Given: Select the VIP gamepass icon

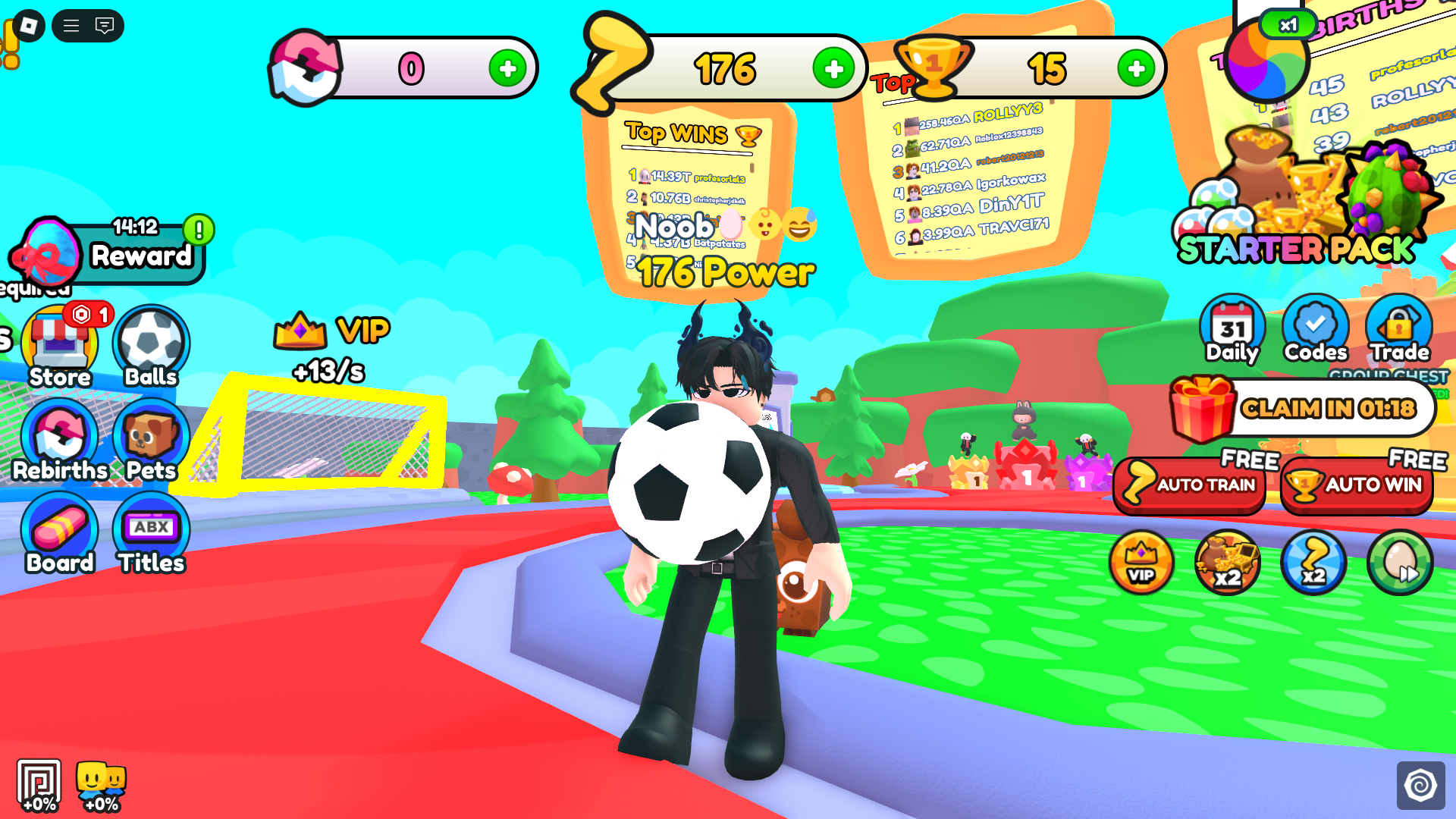Looking at the screenshot, I should (1141, 561).
